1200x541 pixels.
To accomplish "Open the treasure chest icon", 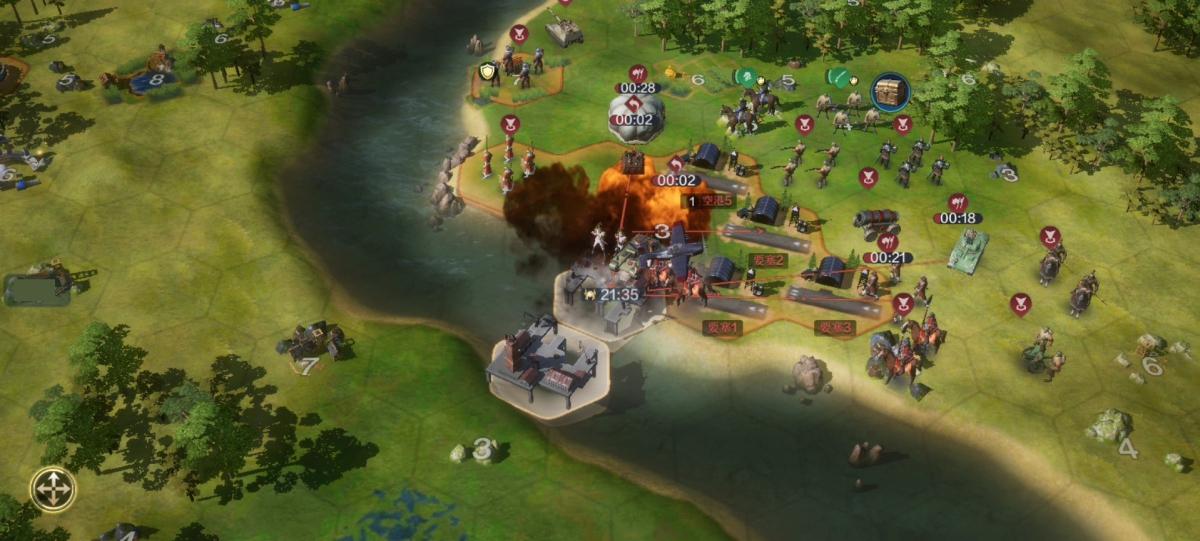I will click(890, 92).
